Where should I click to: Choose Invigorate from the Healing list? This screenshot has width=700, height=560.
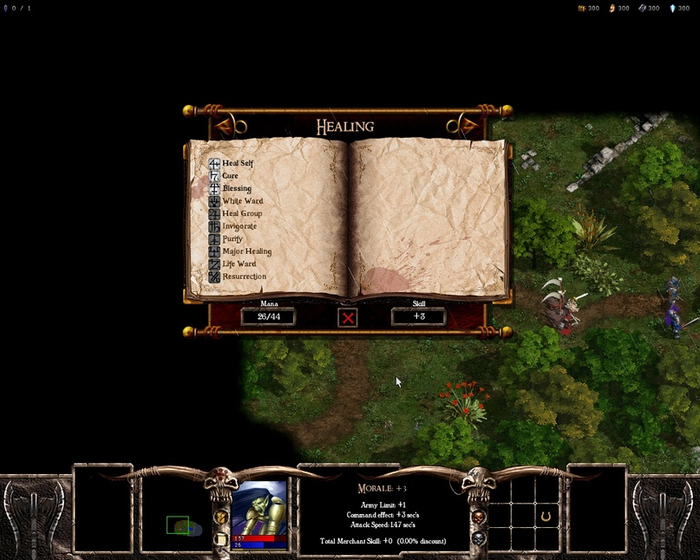coord(239,226)
